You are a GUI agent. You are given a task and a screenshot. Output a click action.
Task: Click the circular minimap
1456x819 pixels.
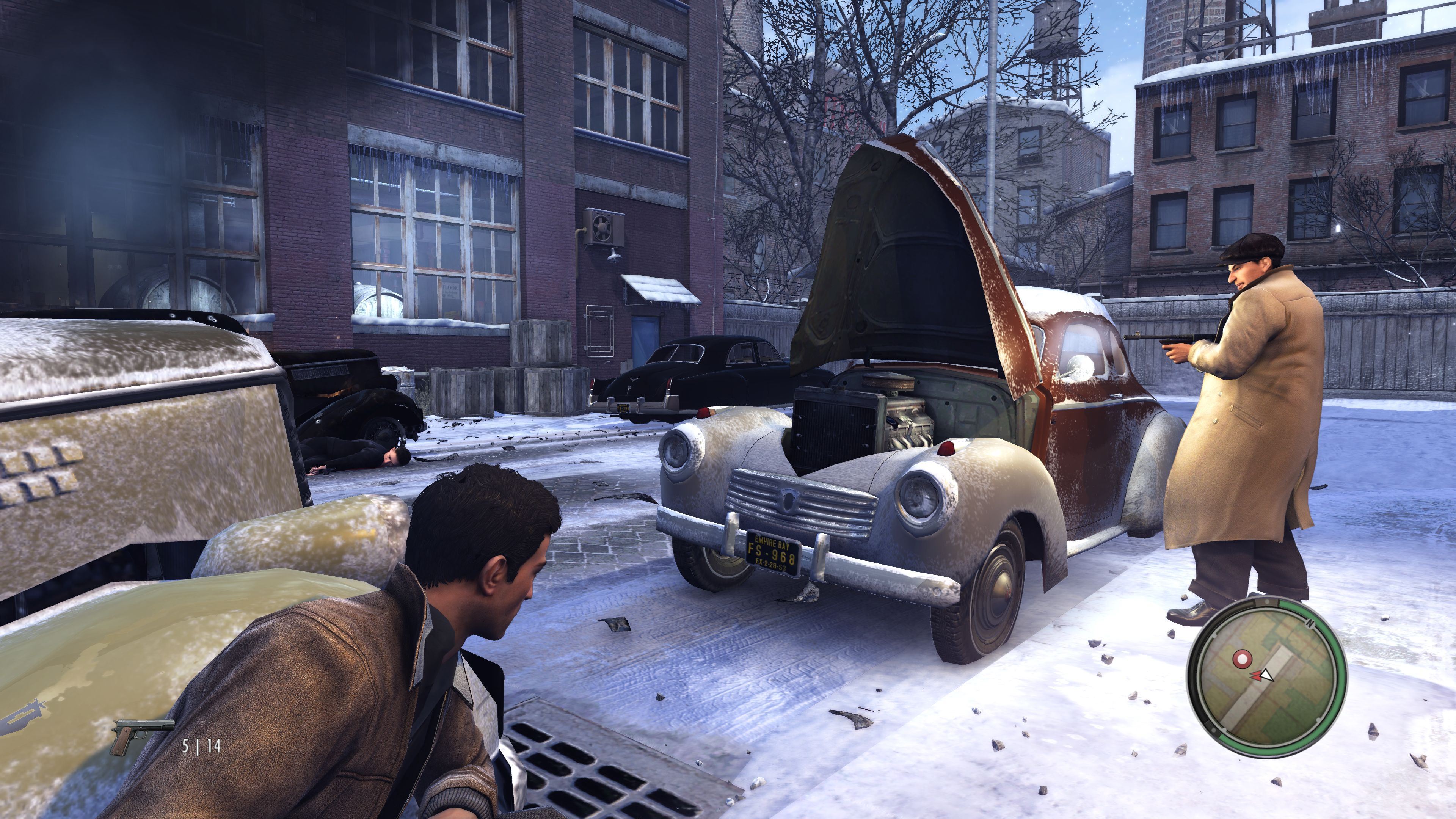[x=1266, y=678]
